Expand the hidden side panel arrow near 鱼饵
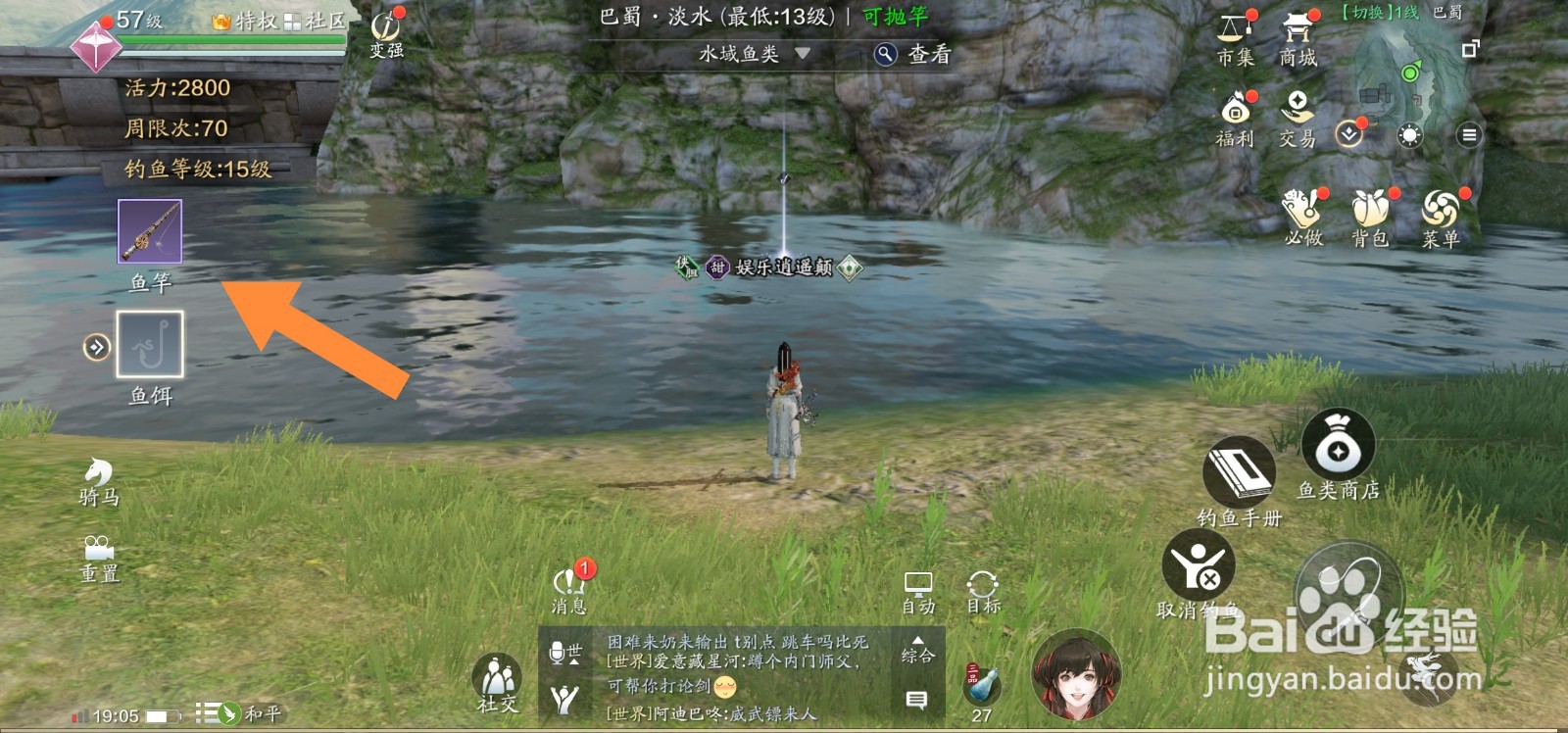The height and width of the screenshot is (733, 1568). point(95,345)
